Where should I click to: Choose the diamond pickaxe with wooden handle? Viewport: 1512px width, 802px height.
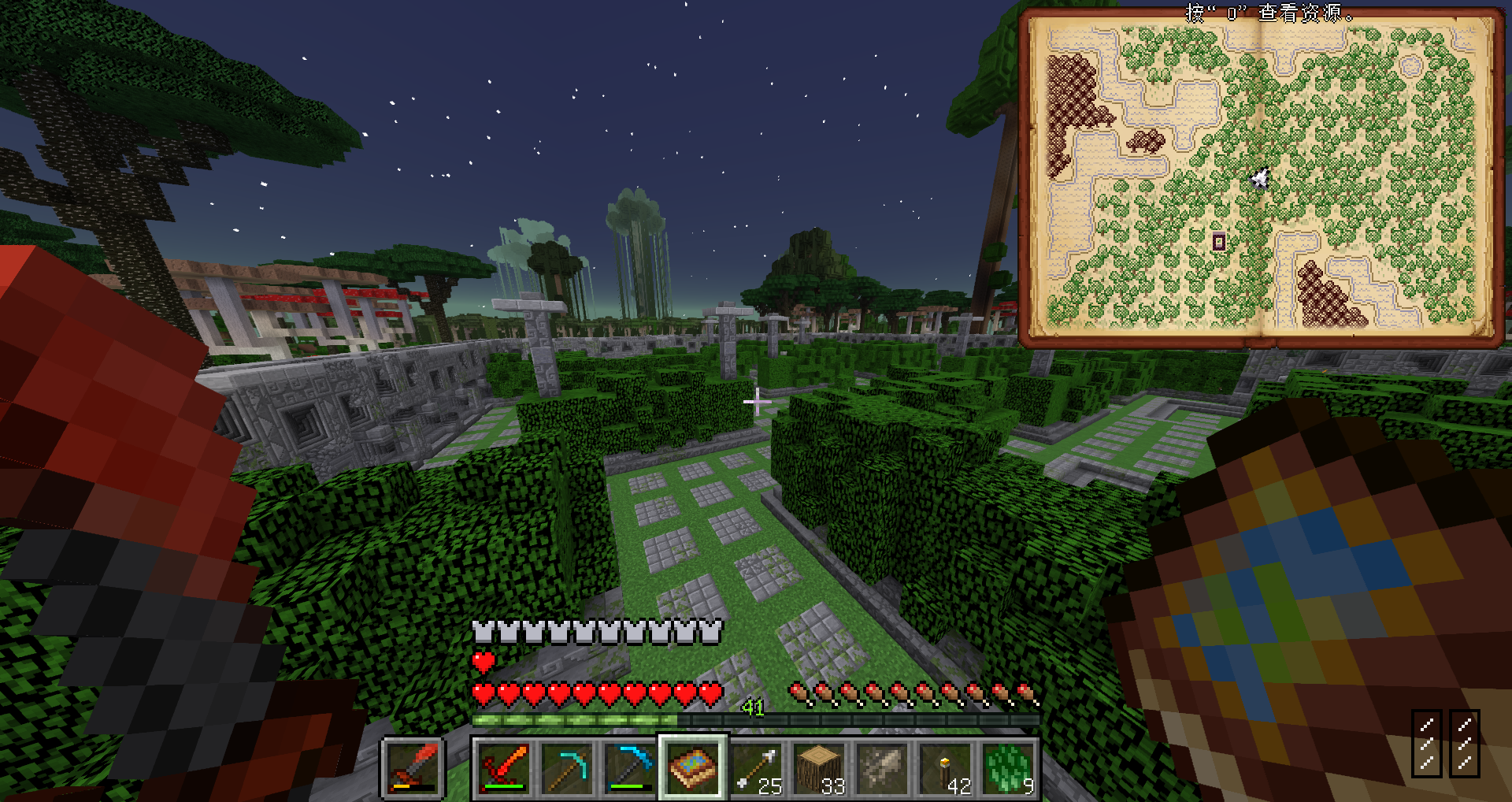[x=567, y=767]
